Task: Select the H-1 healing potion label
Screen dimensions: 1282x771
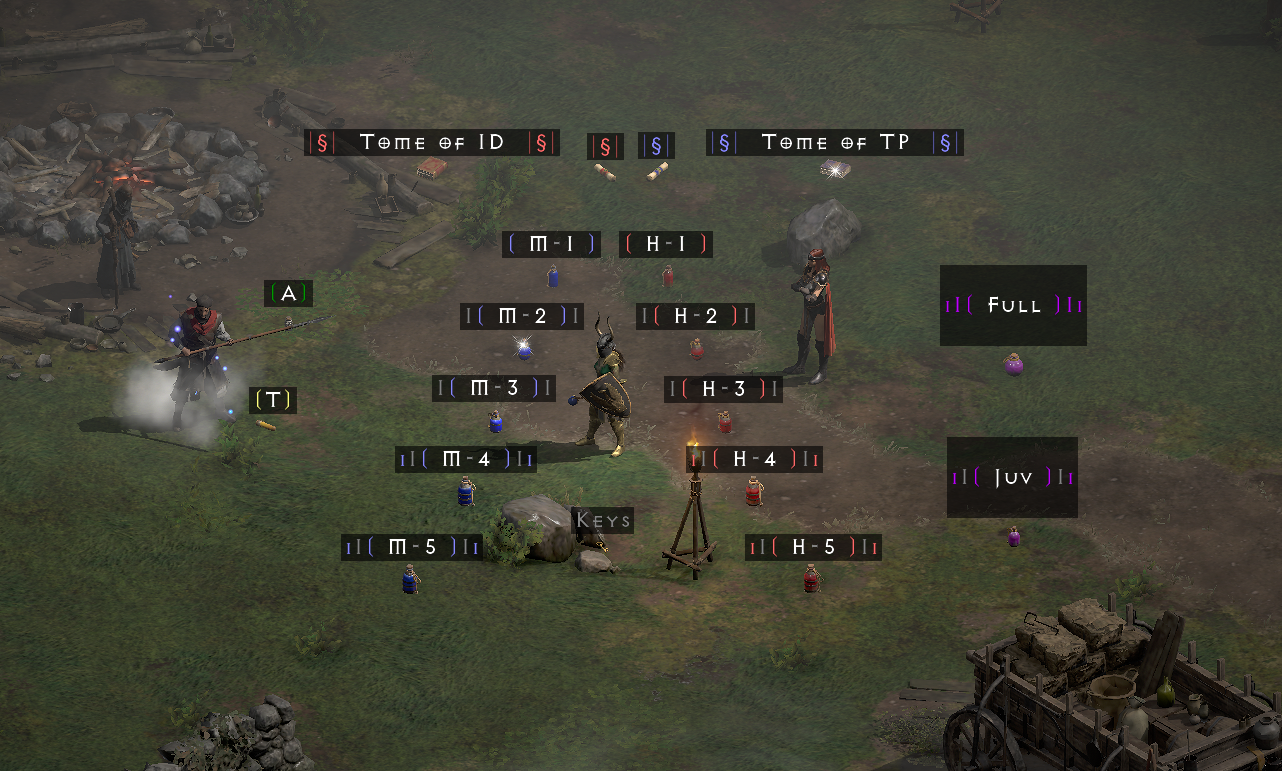Action: [x=665, y=244]
